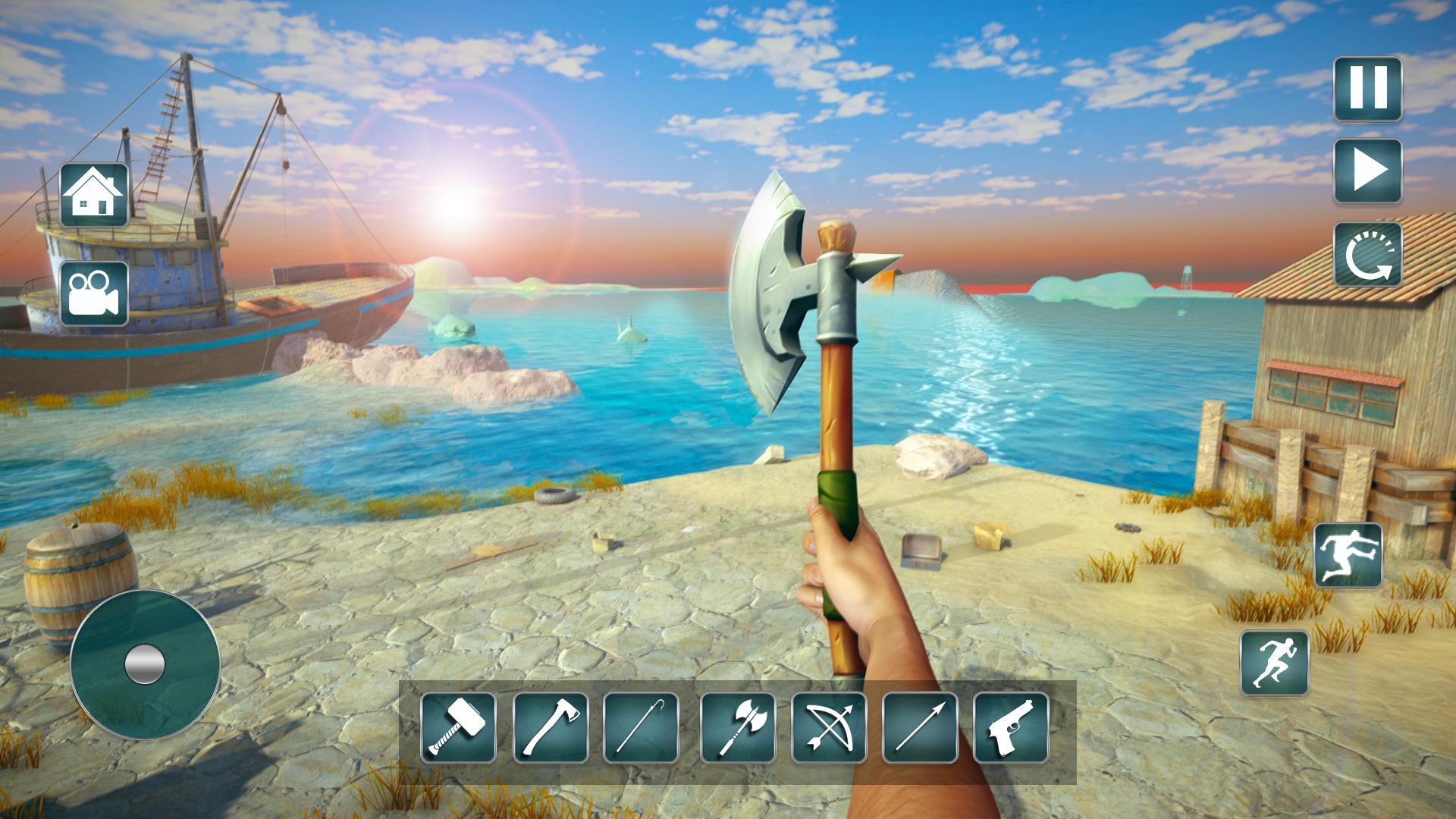Click the virtual joystick knob
This screenshot has height=819, width=1456.
click(x=144, y=664)
